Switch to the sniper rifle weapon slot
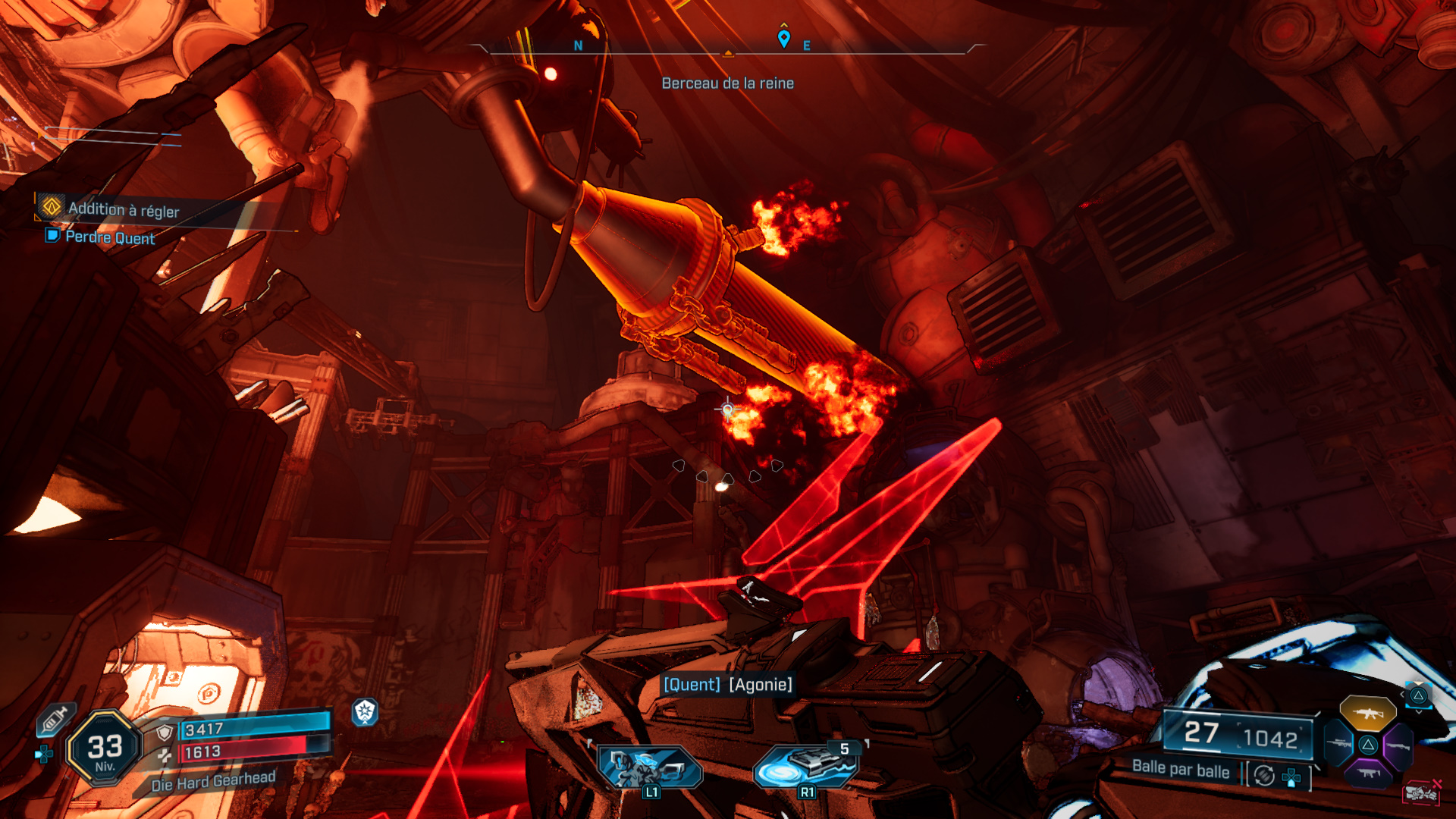 1338,744
